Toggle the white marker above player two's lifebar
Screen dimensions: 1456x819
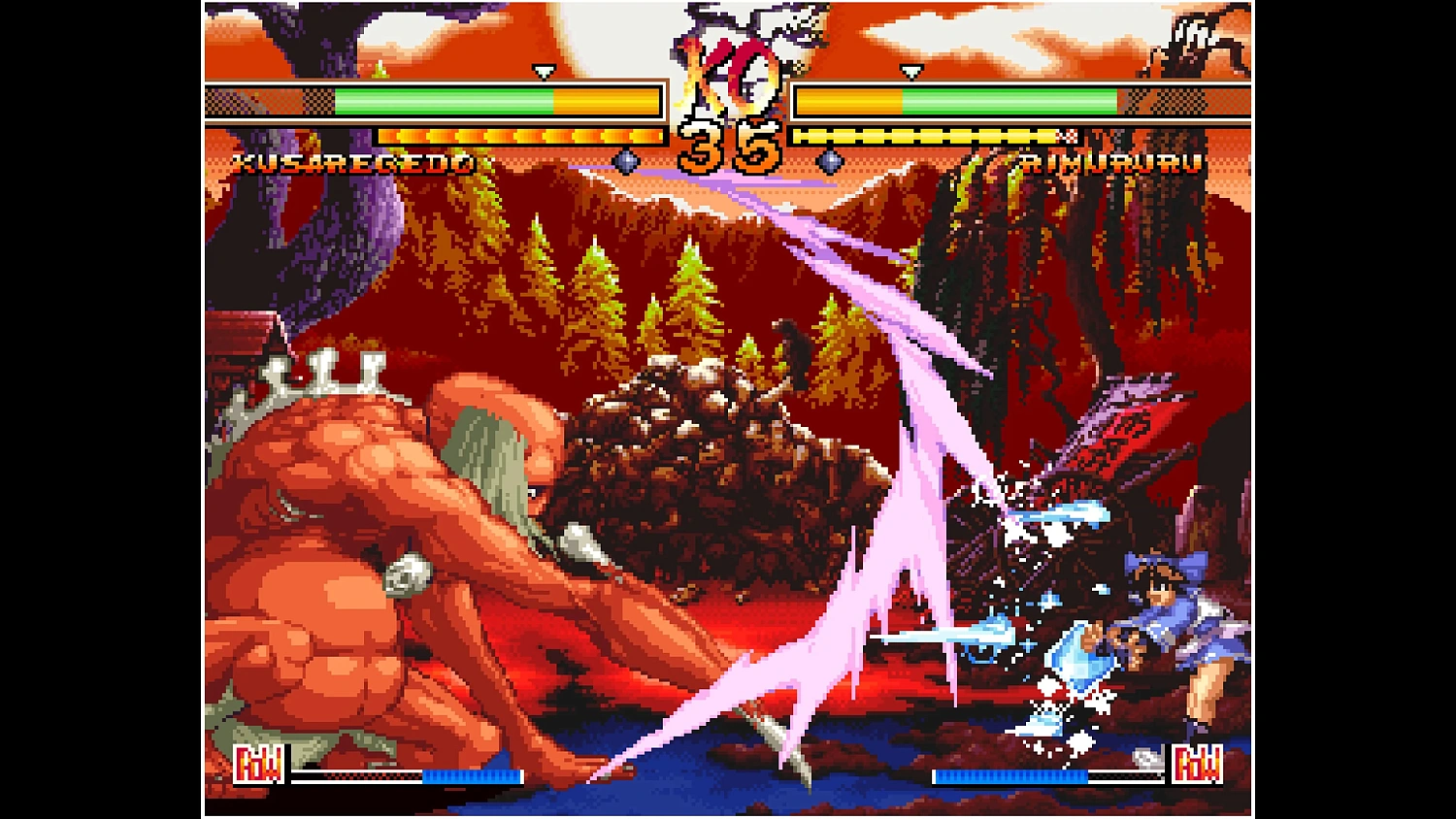coord(910,71)
